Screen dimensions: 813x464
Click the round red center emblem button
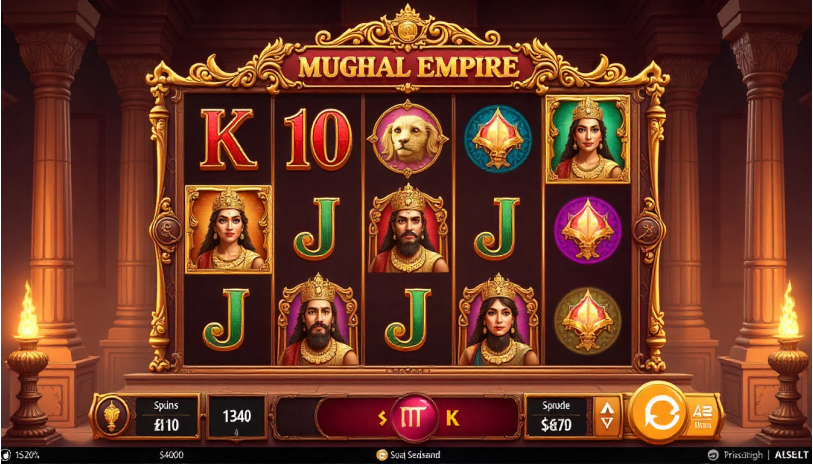coord(411,415)
